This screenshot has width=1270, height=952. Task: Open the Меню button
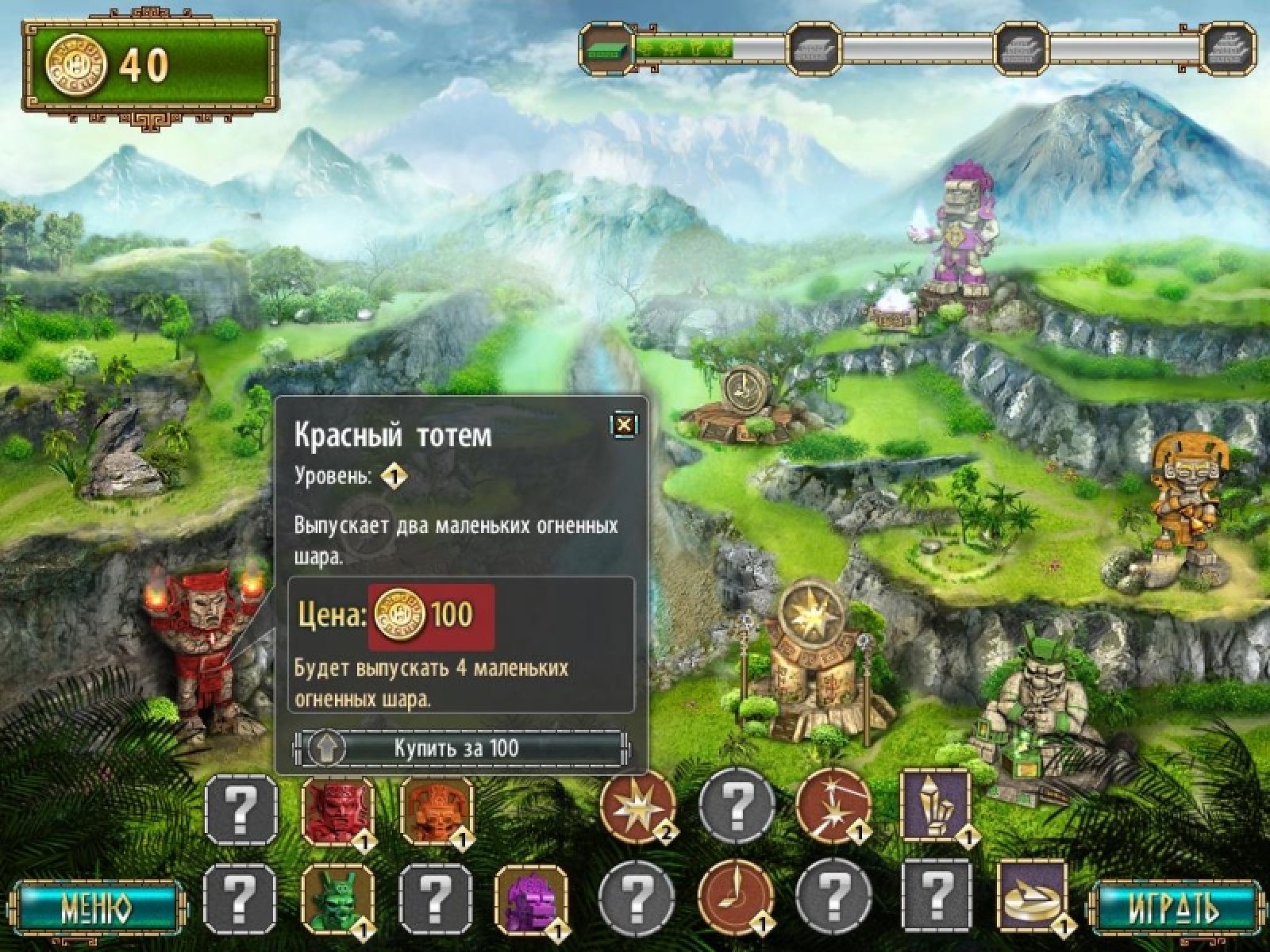coord(97,905)
